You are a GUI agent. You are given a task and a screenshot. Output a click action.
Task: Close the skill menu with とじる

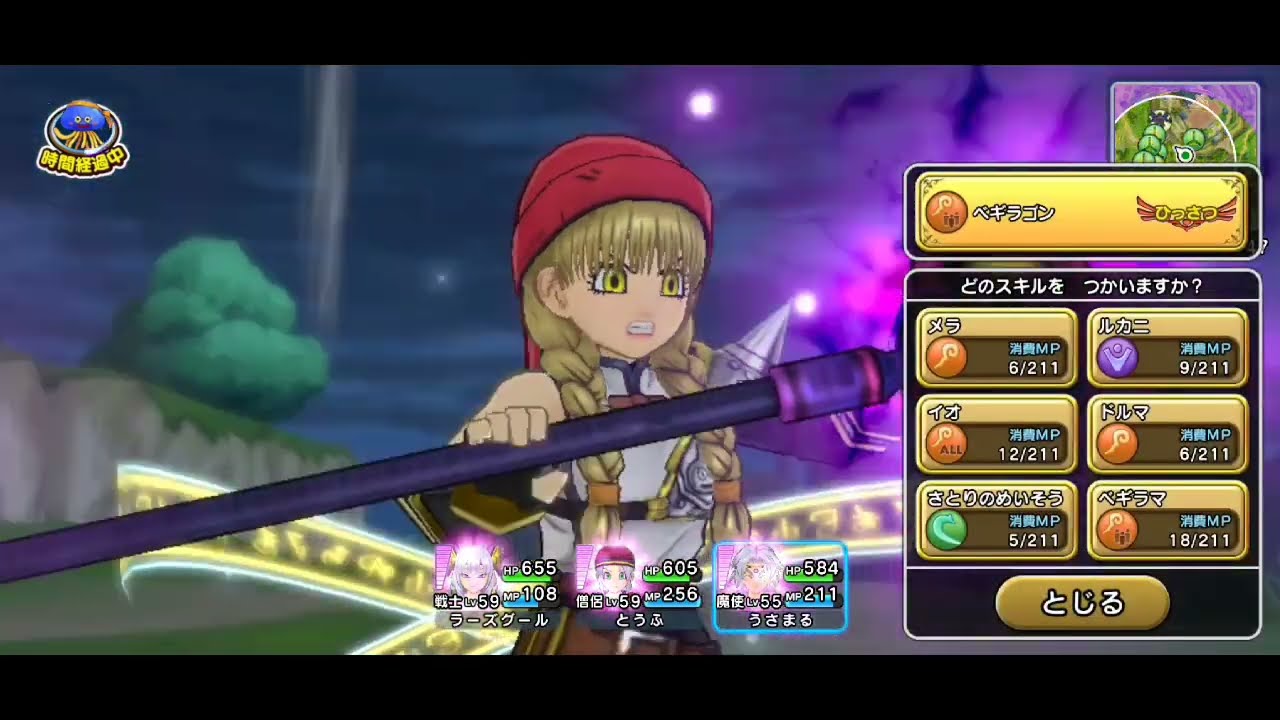tap(1082, 602)
